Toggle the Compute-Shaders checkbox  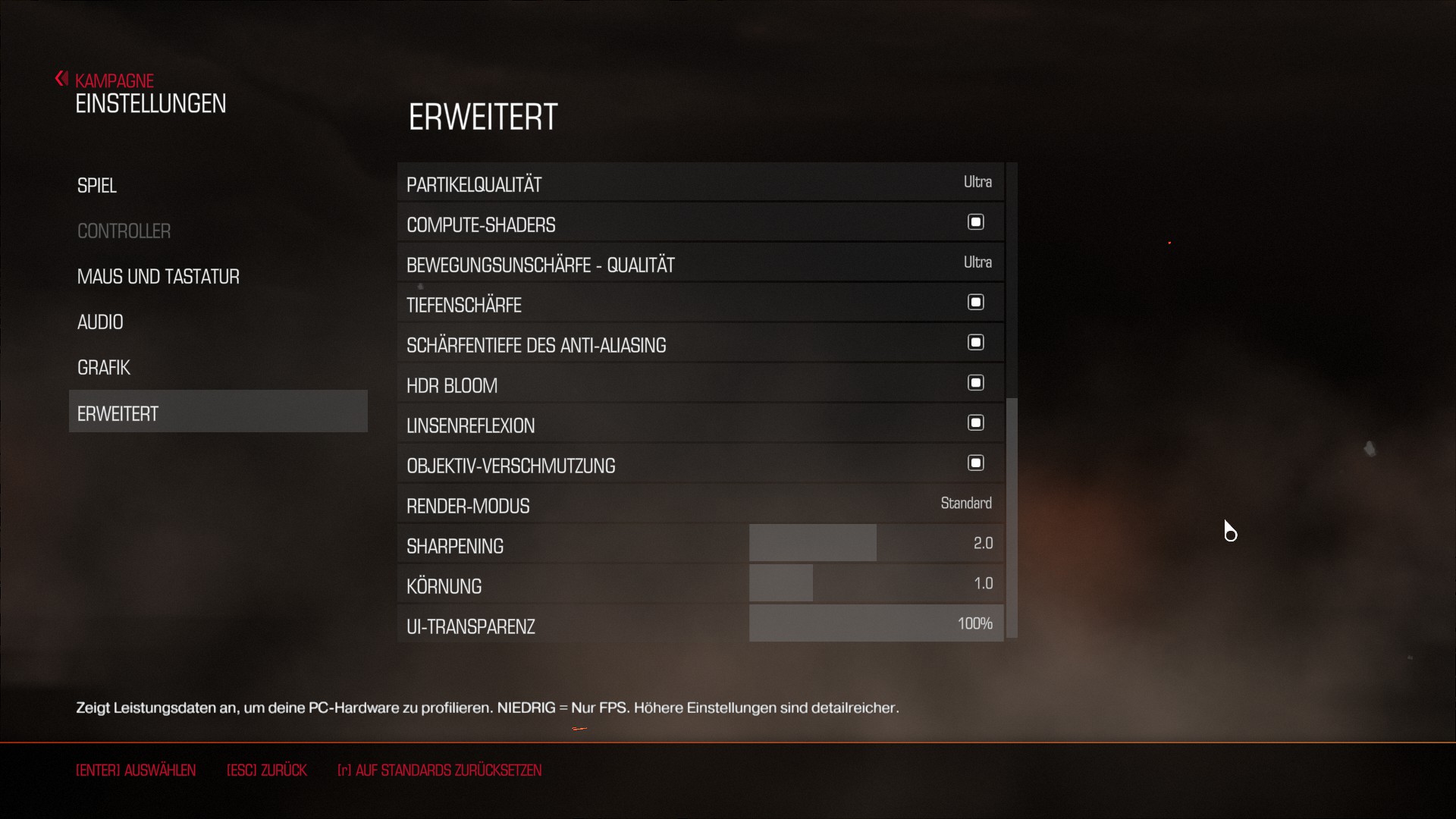[975, 222]
